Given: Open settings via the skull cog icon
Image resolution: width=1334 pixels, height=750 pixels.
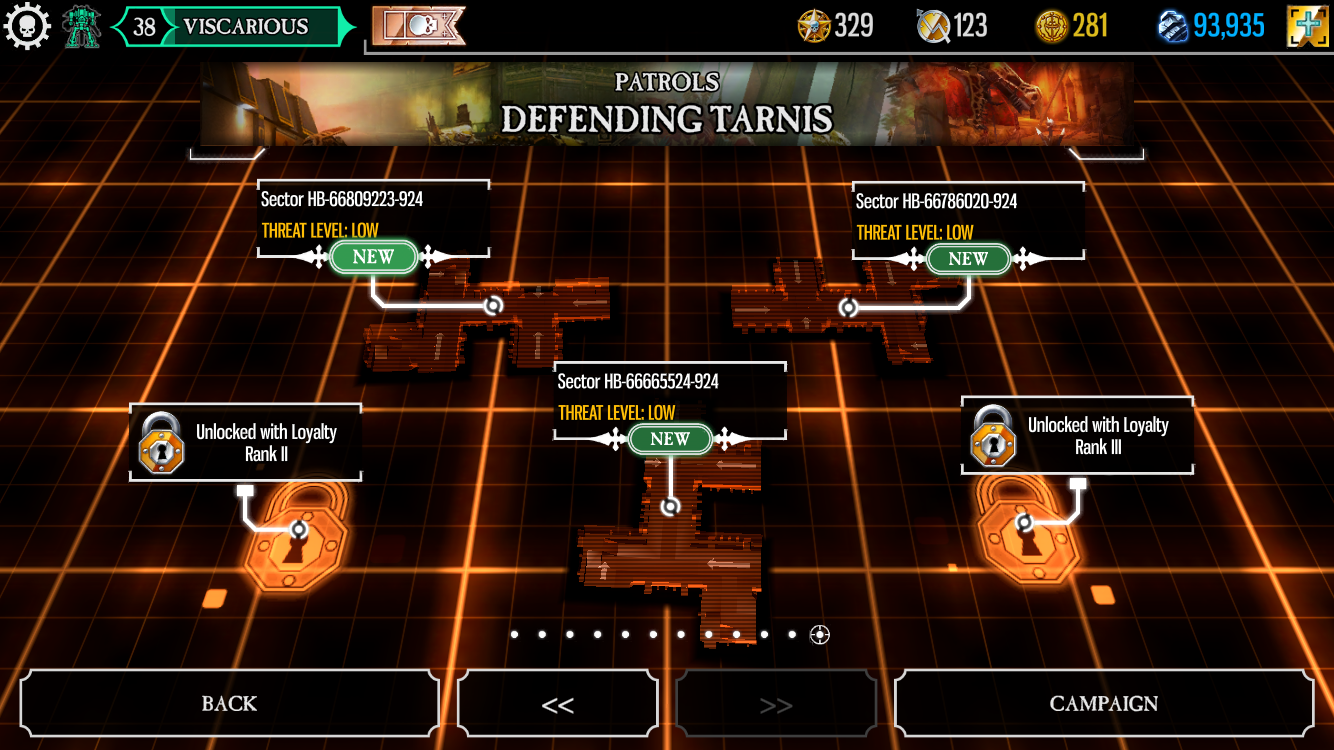Looking at the screenshot, I should tap(27, 26).
